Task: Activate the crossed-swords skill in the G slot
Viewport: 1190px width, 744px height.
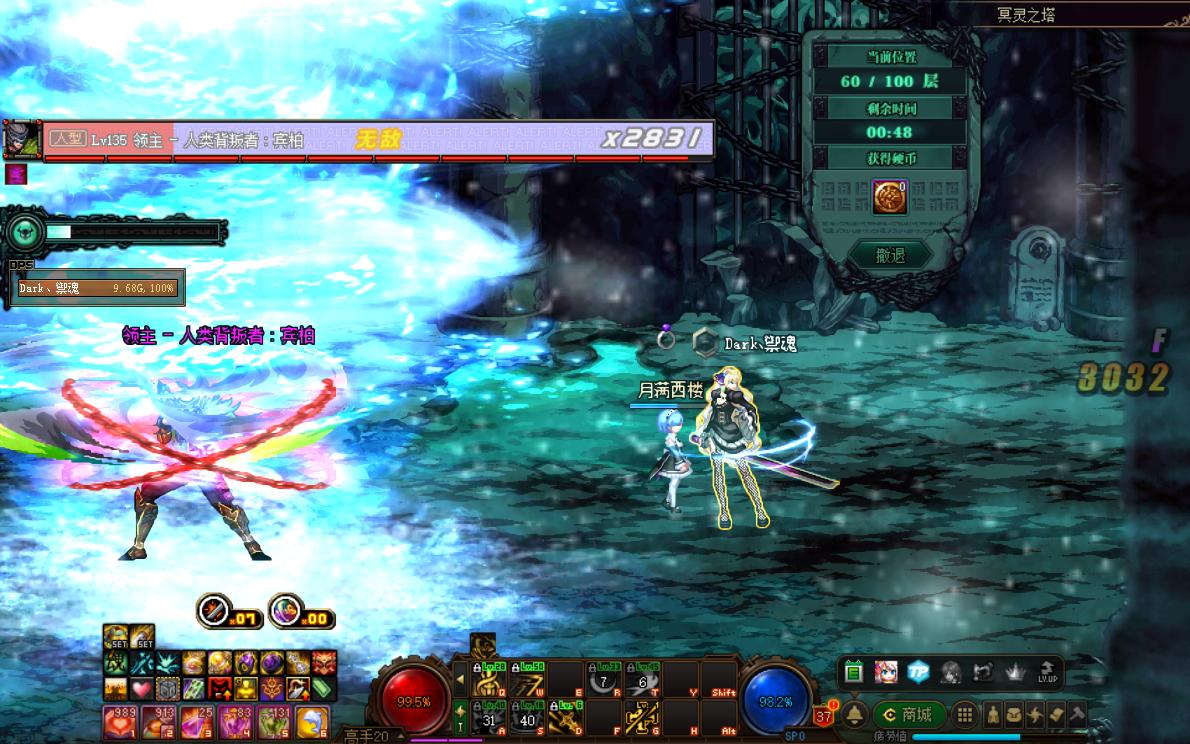Action: coord(640,715)
